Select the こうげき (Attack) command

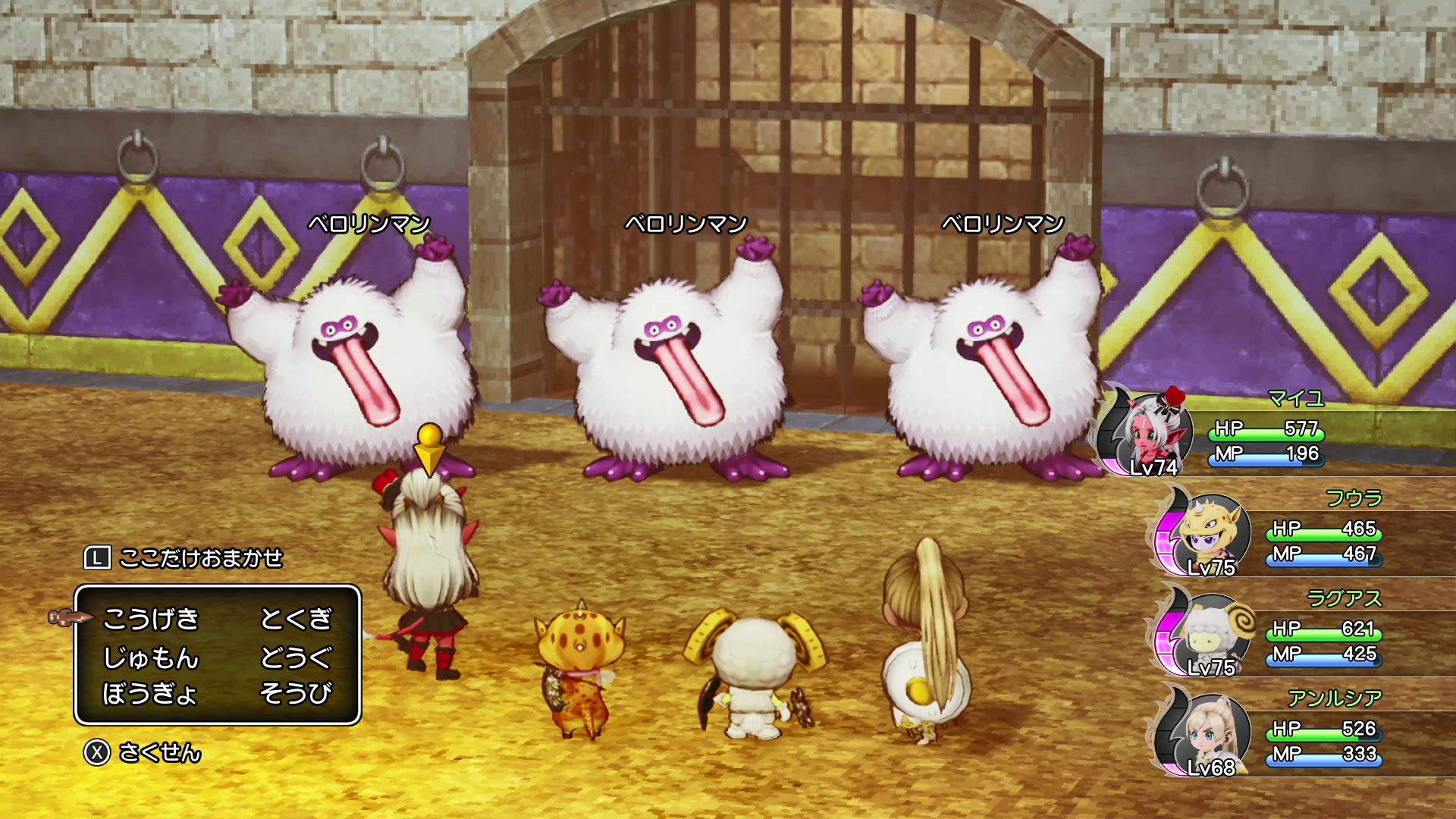(x=151, y=619)
